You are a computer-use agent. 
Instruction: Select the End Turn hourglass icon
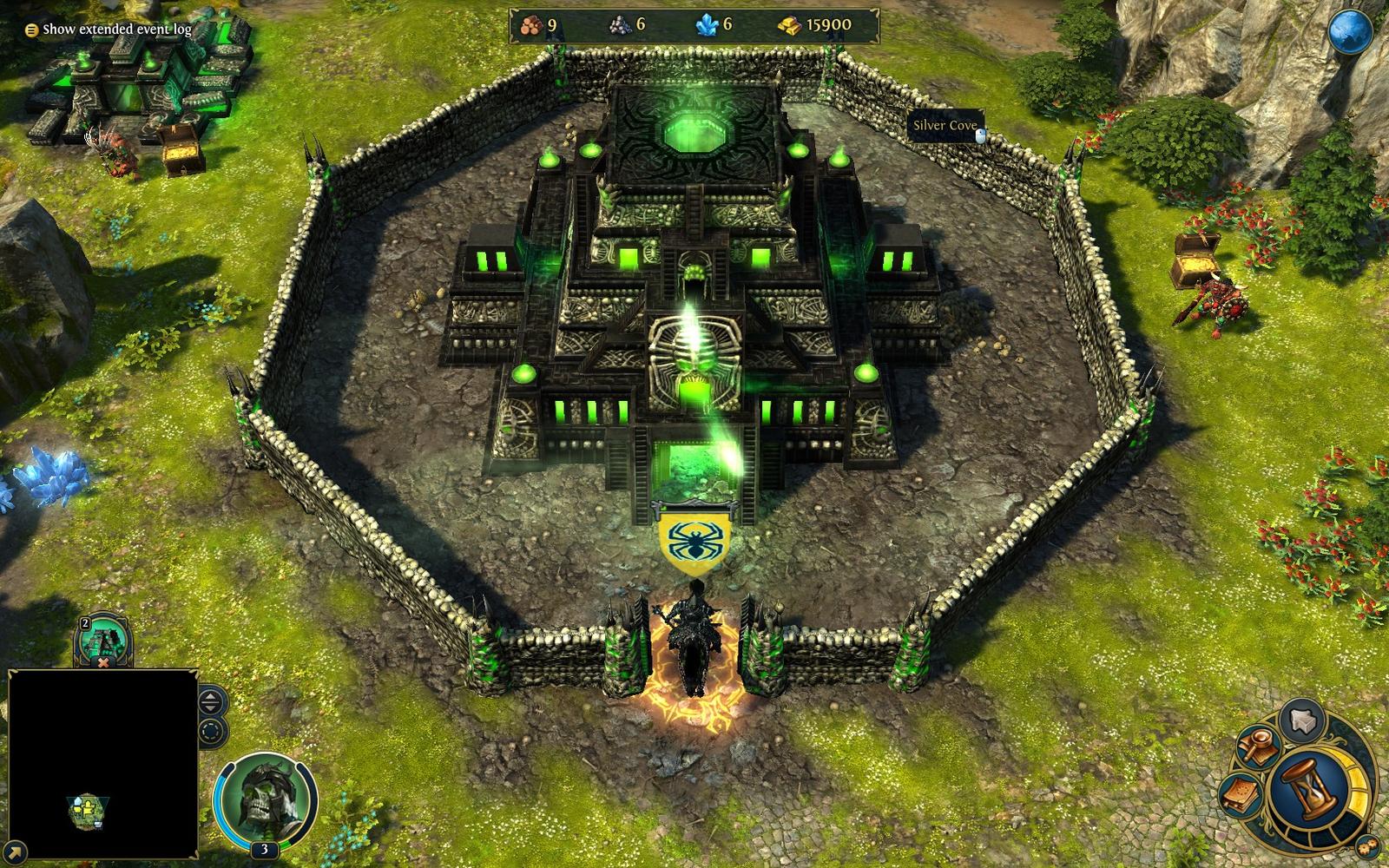click(1309, 792)
